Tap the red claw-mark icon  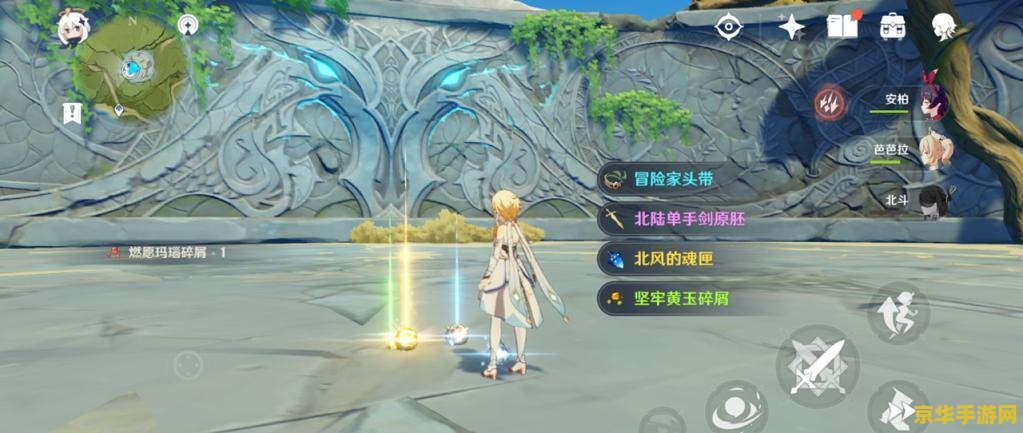click(x=829, y=102)
